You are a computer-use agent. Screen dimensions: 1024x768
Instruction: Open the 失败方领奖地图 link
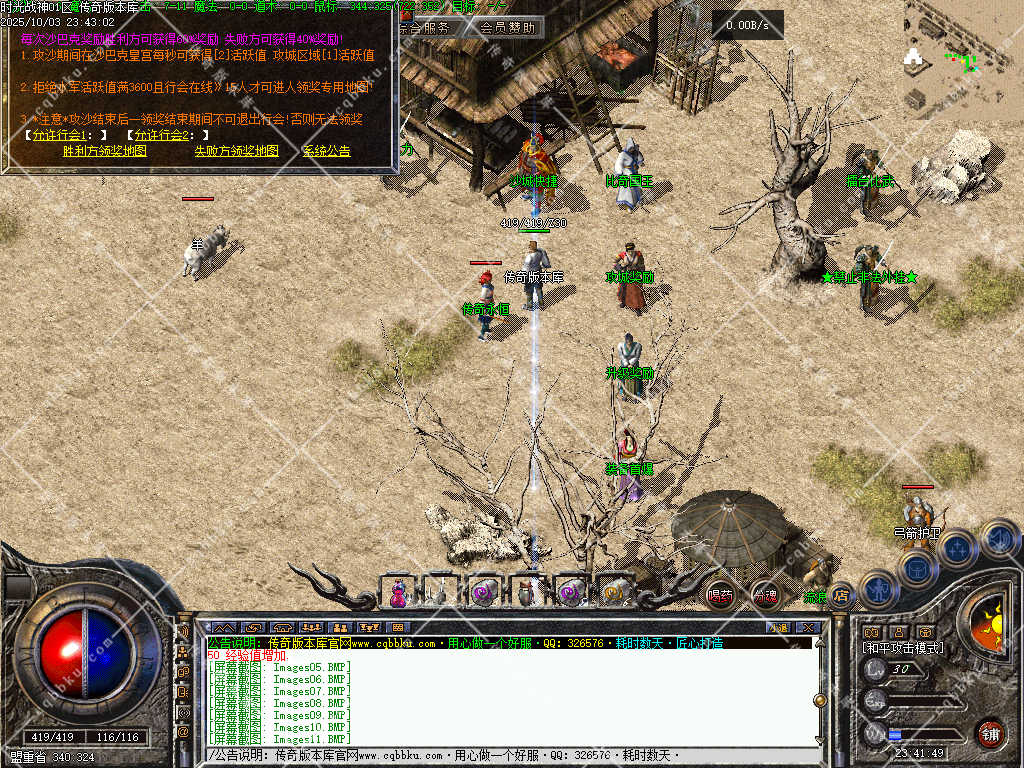point(236,151)
